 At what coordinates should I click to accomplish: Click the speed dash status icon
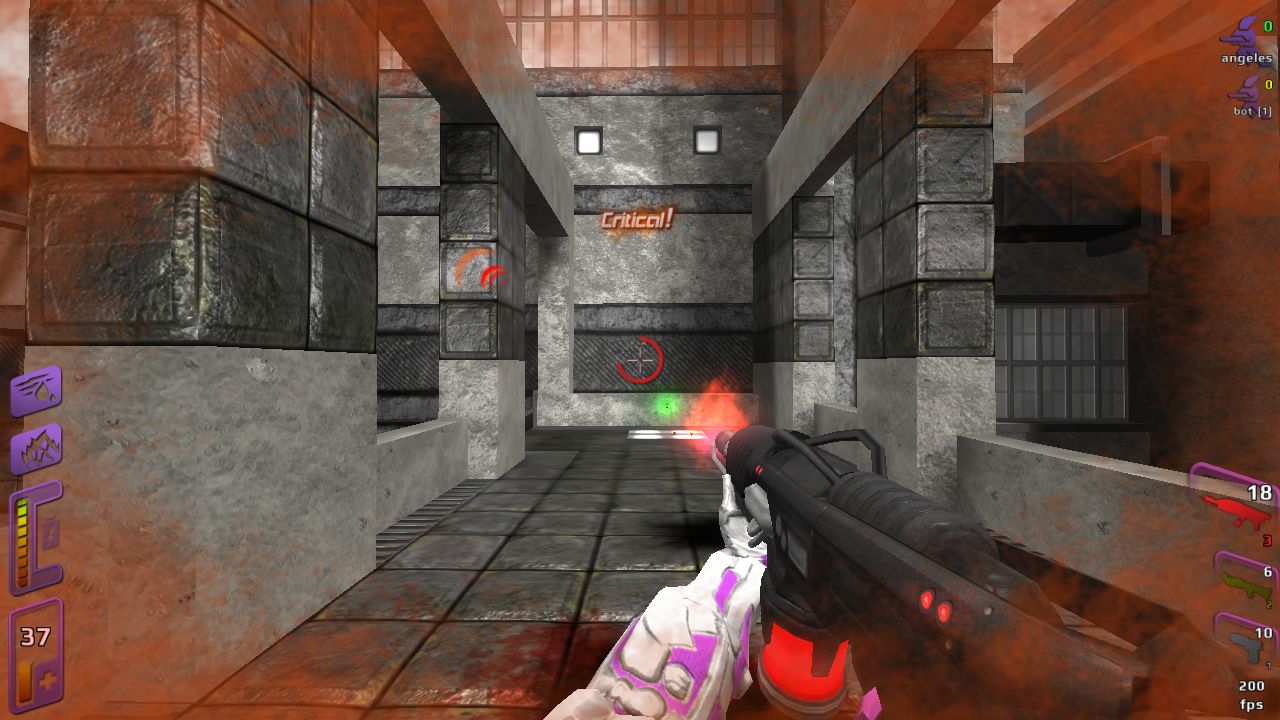coord(36,390)
